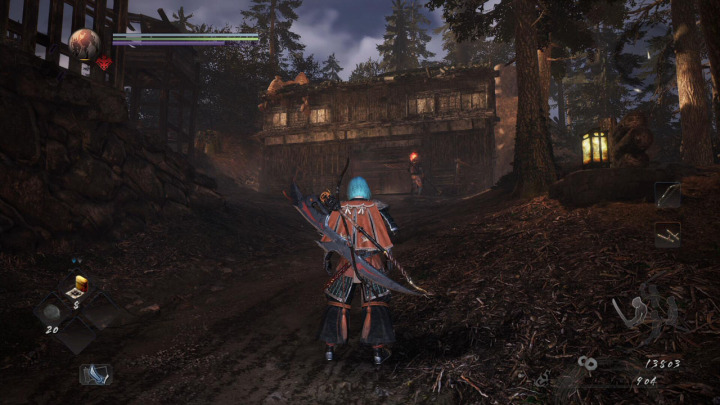Choose the gray stone item slot

click(53, 311)
